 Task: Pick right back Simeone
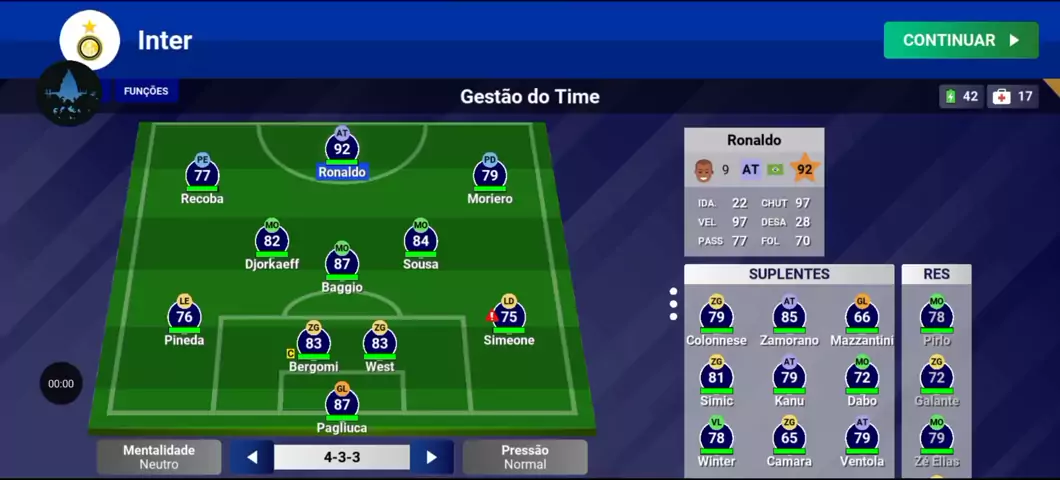(x=509, y=318)
